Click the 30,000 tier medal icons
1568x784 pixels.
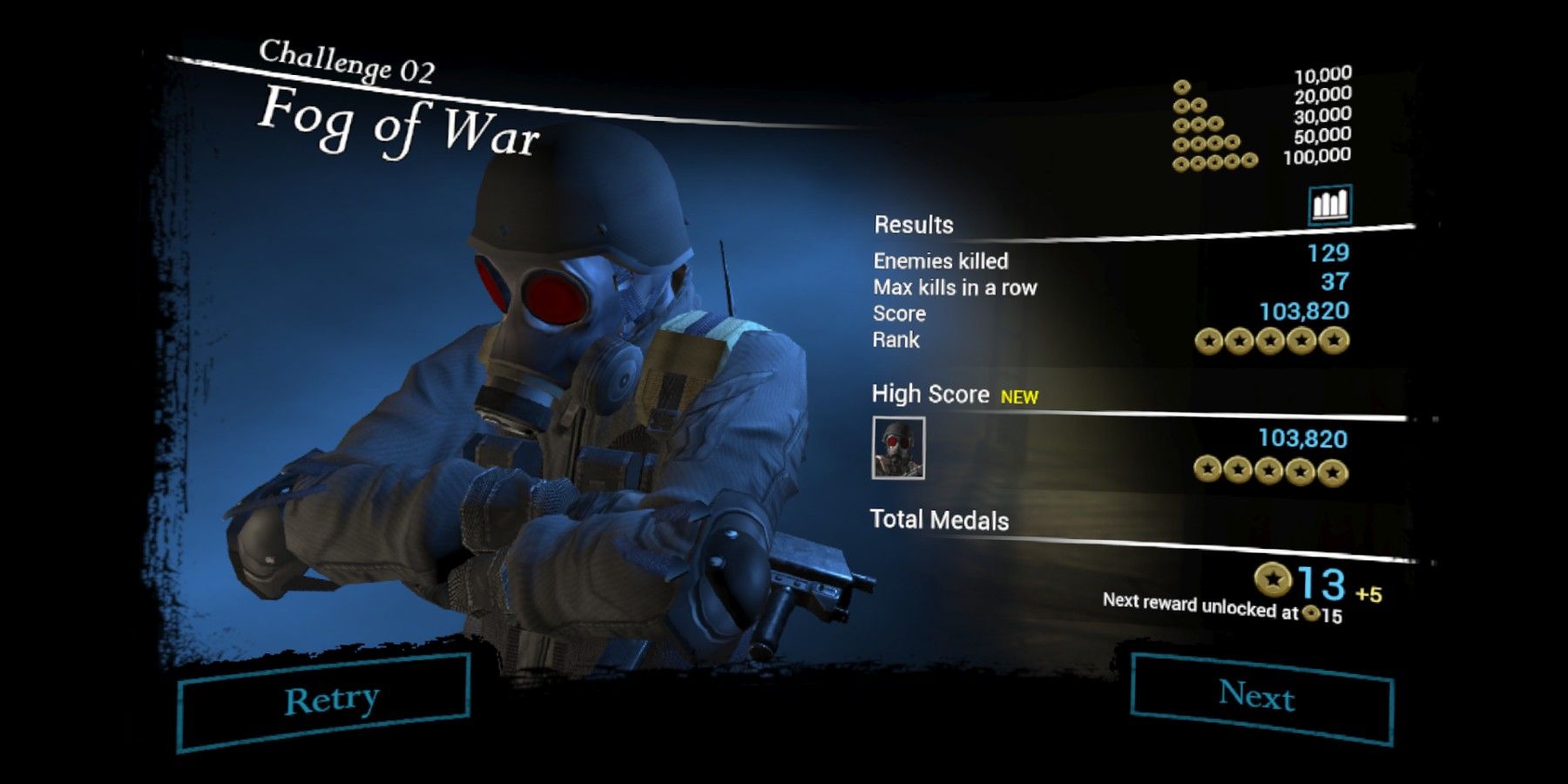1198,125
